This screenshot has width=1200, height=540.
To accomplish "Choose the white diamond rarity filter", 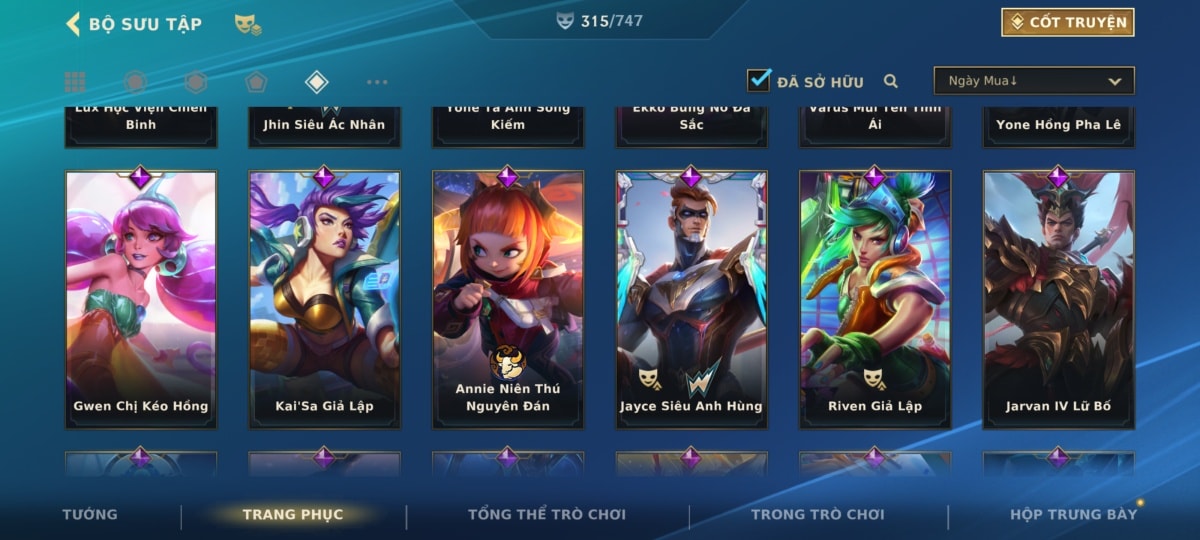I will coord(316,82).
